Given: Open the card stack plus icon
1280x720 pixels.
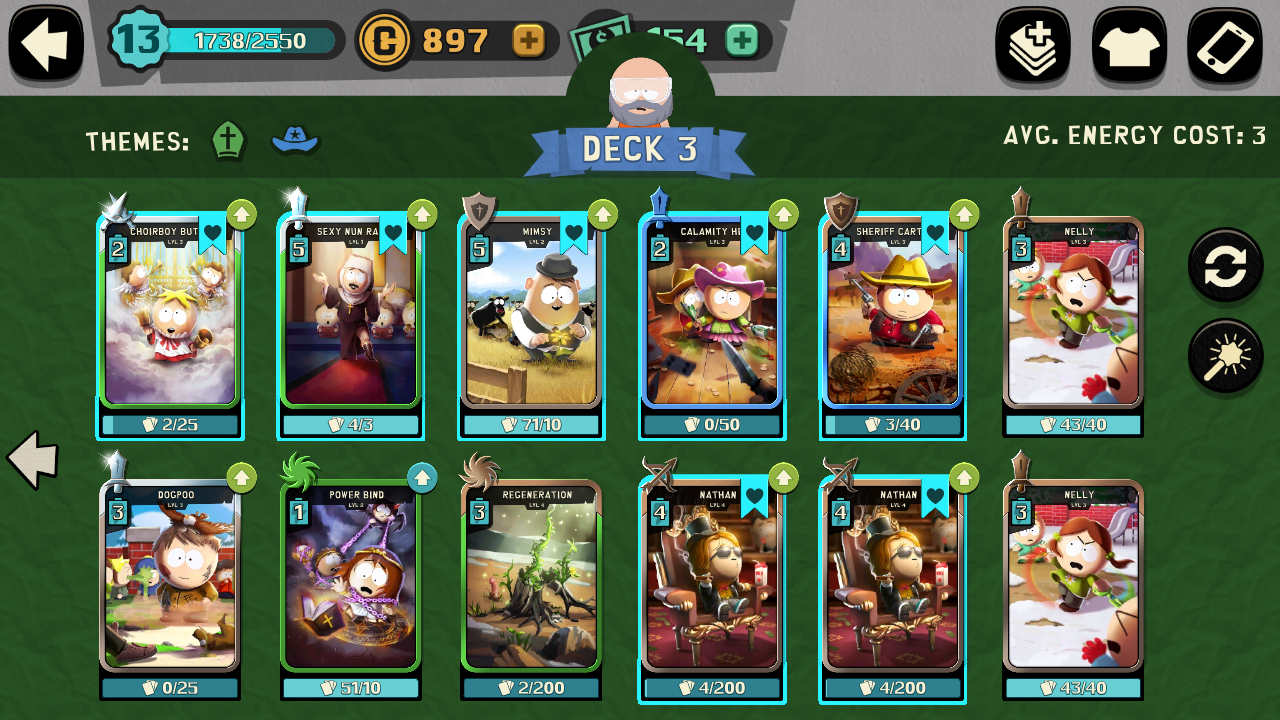Looking at the screenshot, I should click(x=1032, y=45).
